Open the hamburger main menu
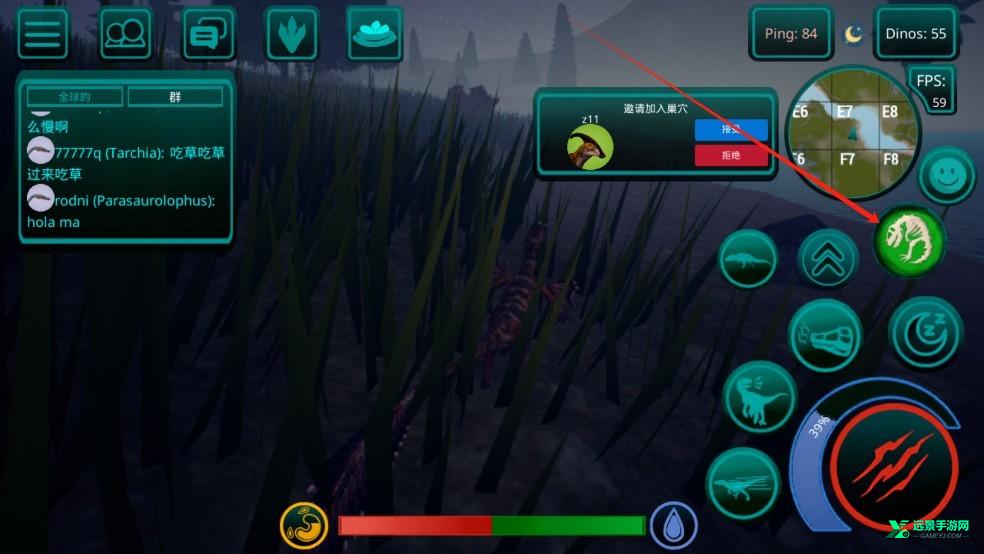Image resolution: width=984 pixels, height=554 pixels. tap(42, 34)
